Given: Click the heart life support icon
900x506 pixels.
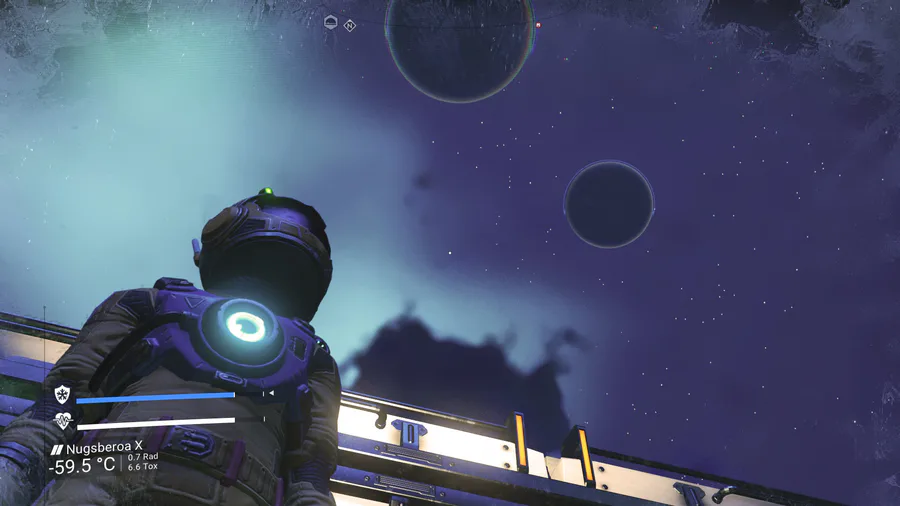Looking at the screenshot, I should coord(62,420).
